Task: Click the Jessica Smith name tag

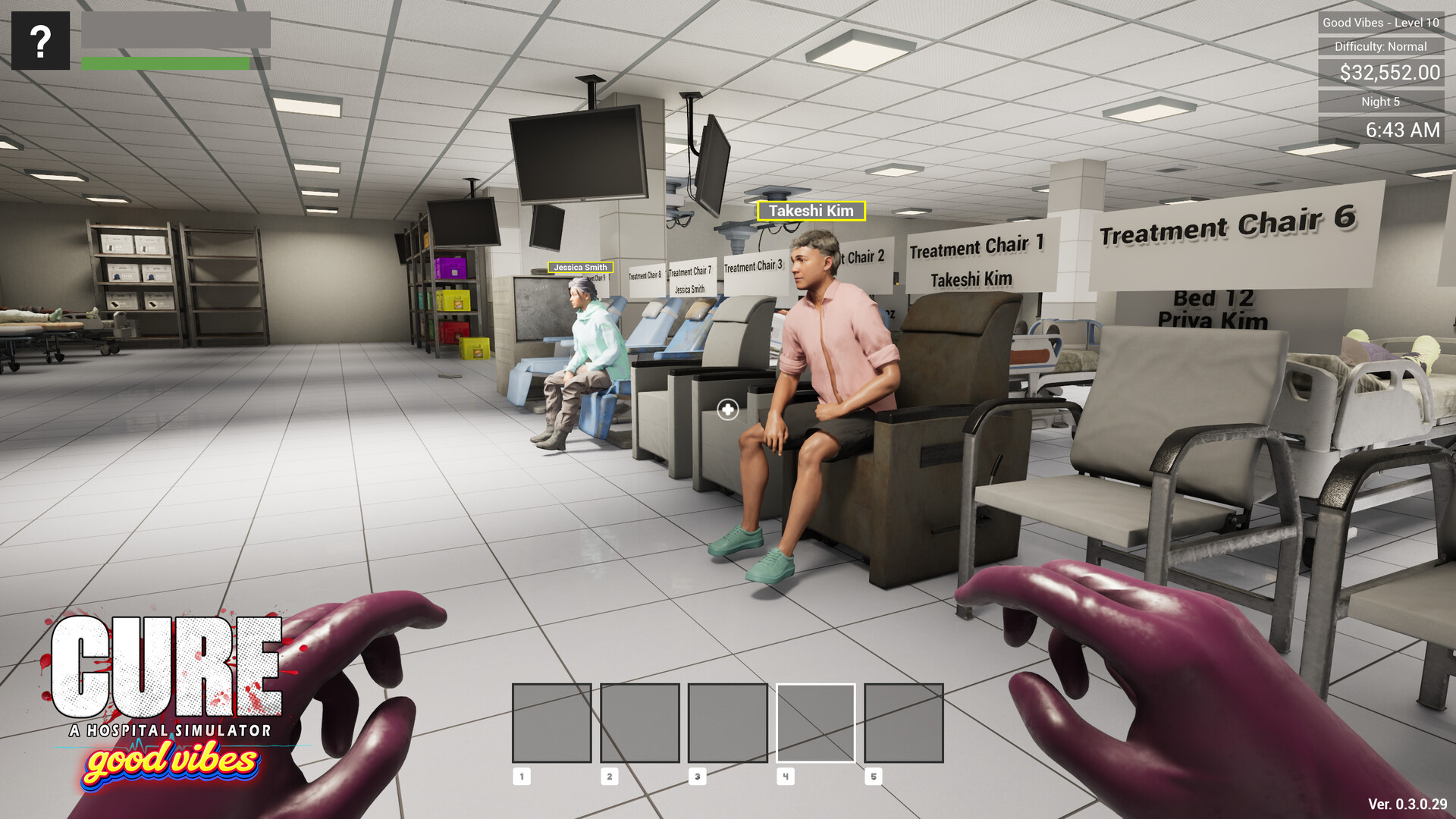Action: pyautogui.click(x=579, y=268)
